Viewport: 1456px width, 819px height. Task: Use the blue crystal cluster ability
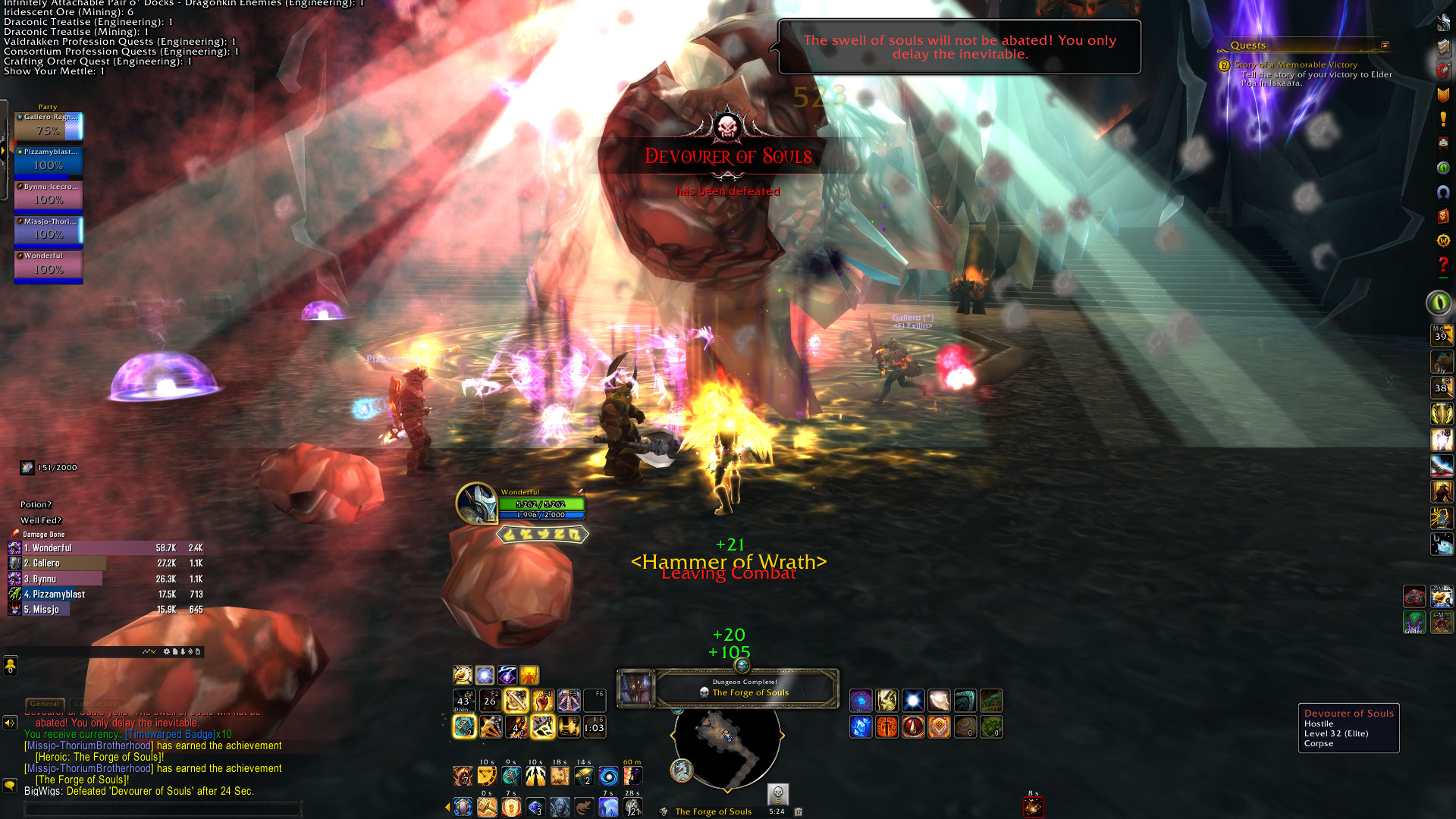pos(861,727)
